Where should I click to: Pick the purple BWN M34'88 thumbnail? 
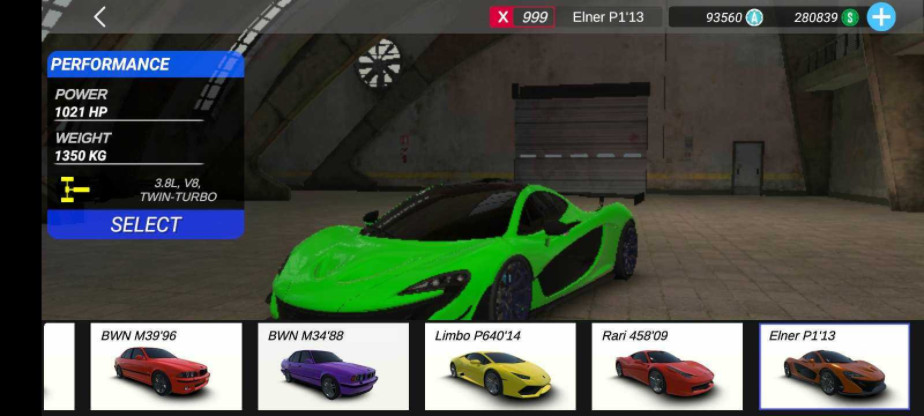coord(333,366)
